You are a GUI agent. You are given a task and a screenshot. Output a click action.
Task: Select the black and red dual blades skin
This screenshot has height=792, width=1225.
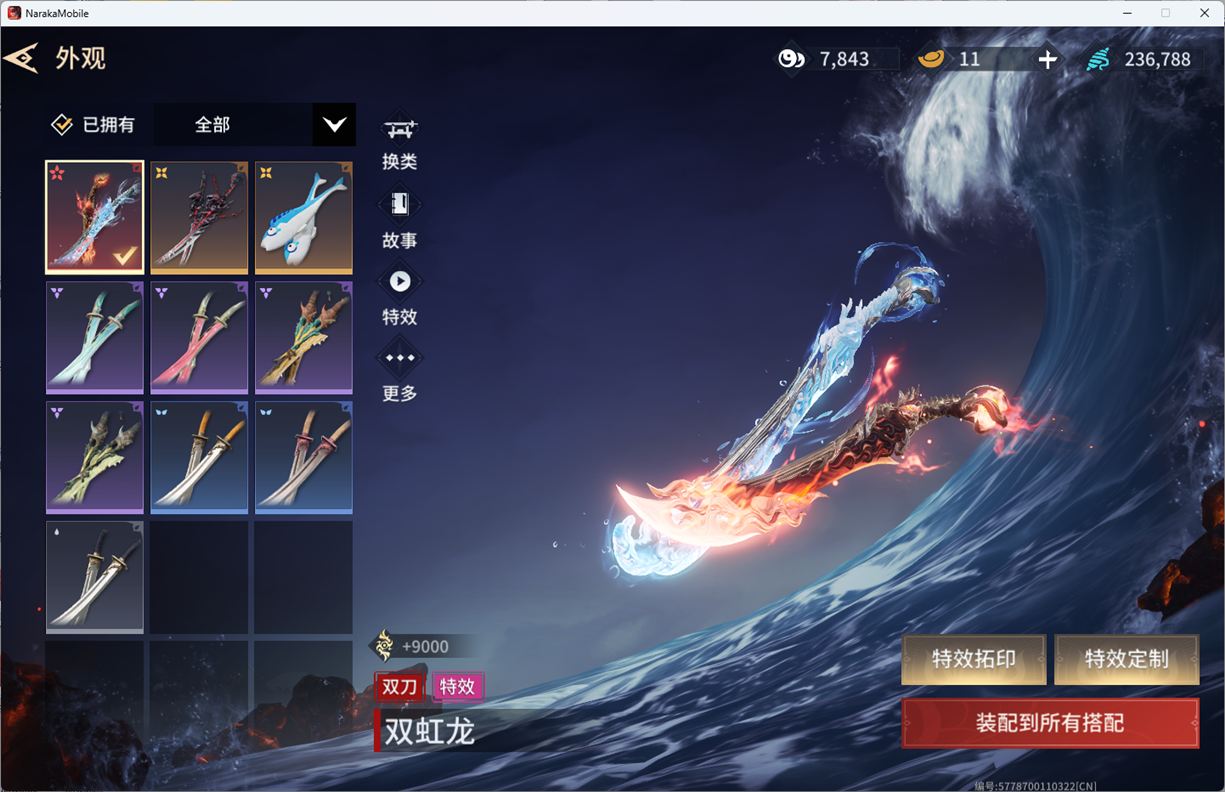[x=199, y=217]
